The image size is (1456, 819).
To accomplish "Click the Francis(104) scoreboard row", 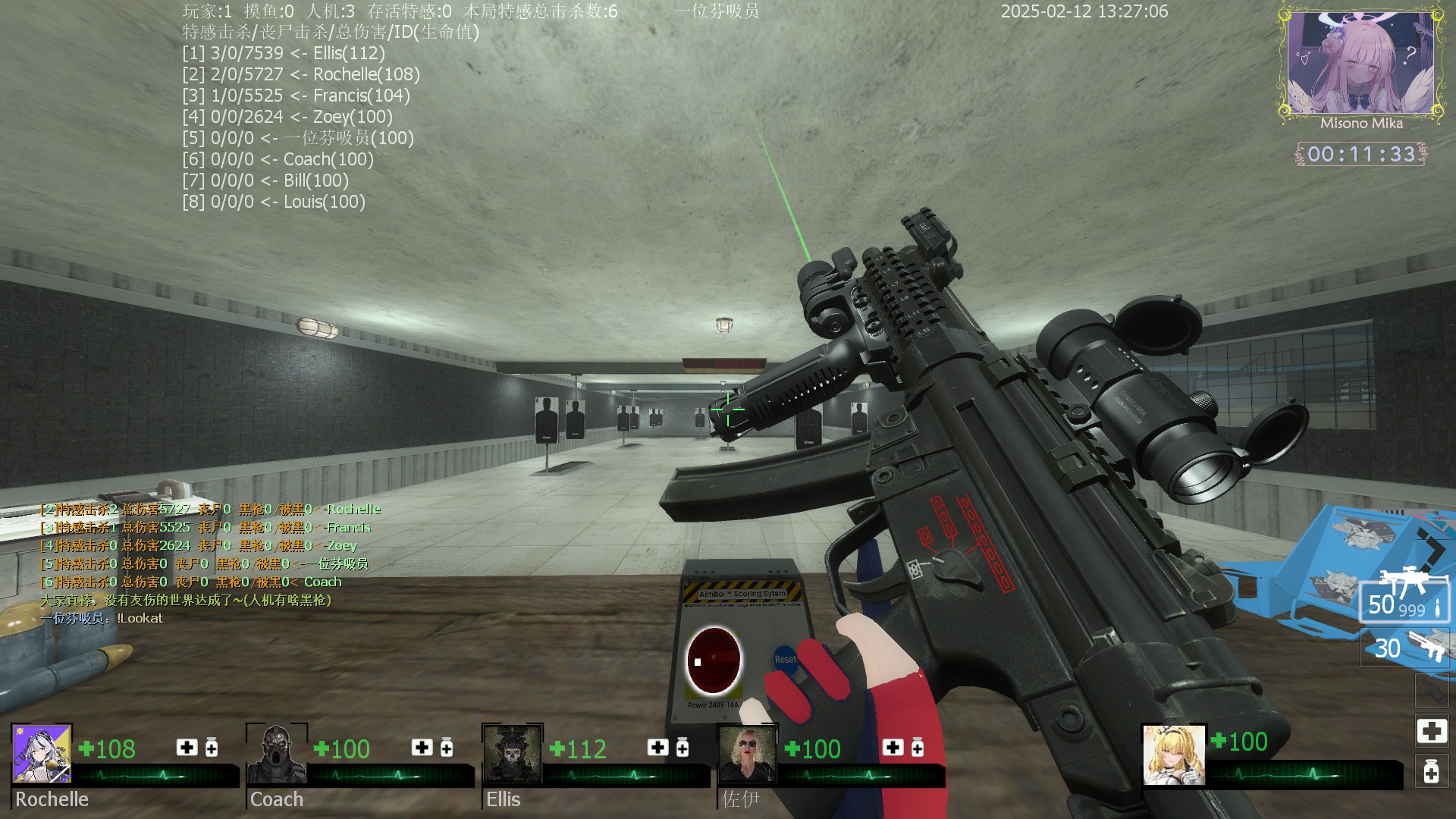I will pos(296,96).
